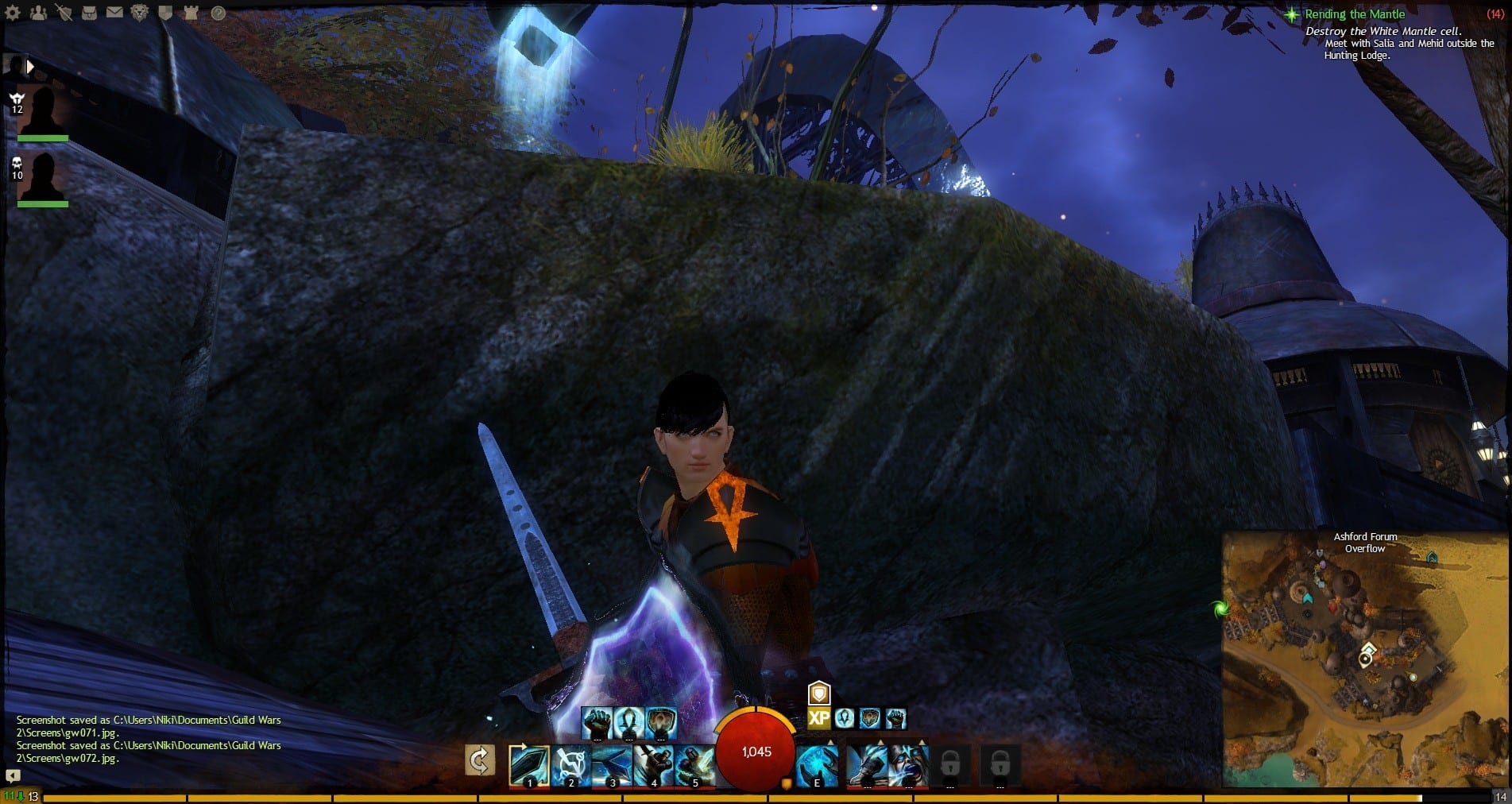Open the World vs World castle icon

tap(191, 13)
